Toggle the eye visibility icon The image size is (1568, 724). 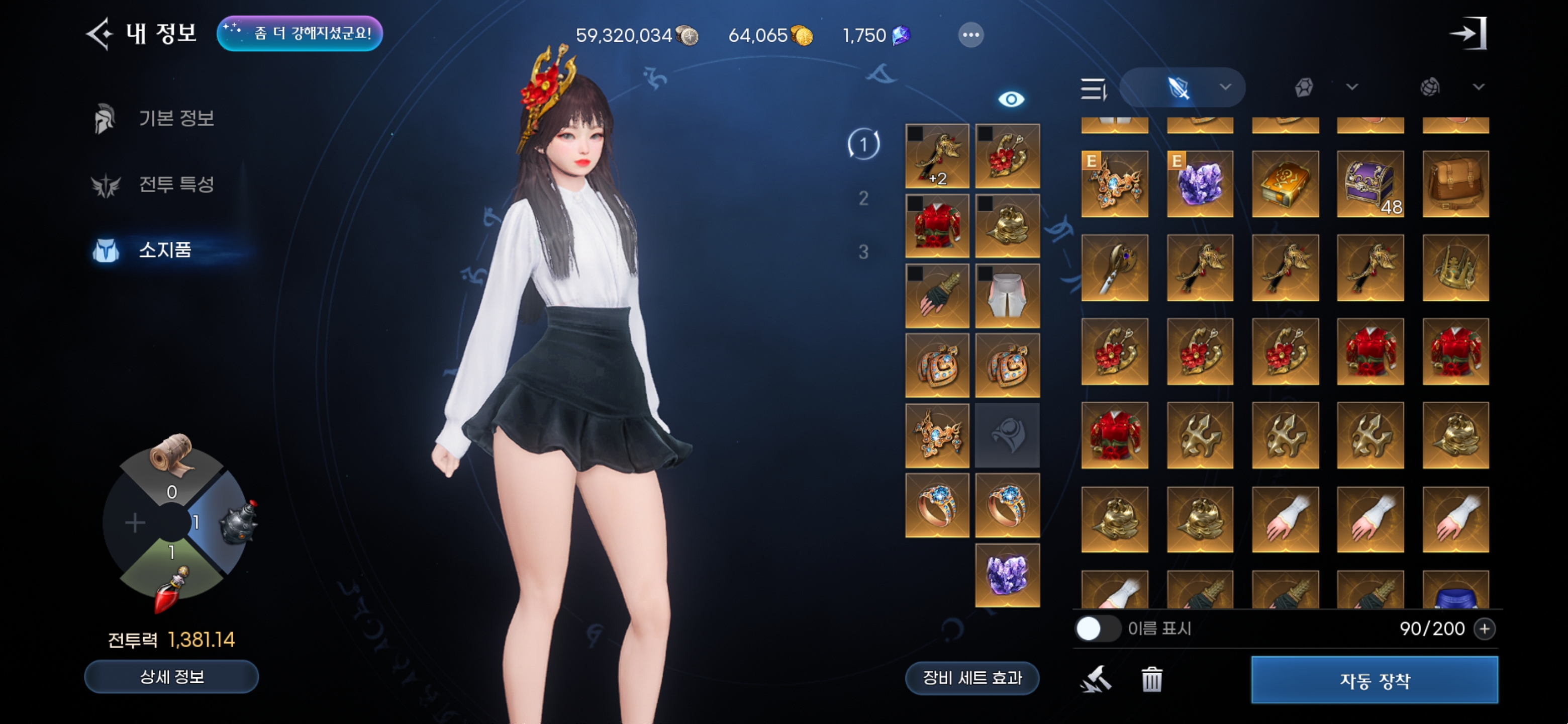tap(1011, 99)
